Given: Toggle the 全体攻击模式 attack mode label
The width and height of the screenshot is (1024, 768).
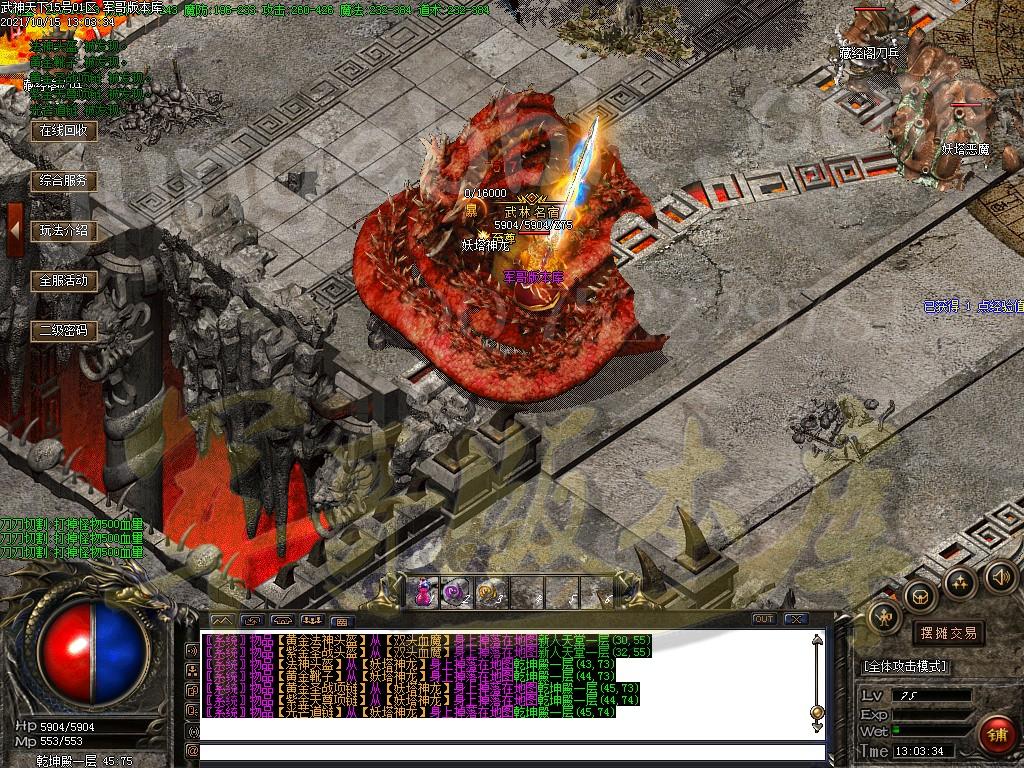Looking at the screenshot, I should point(905,666).
